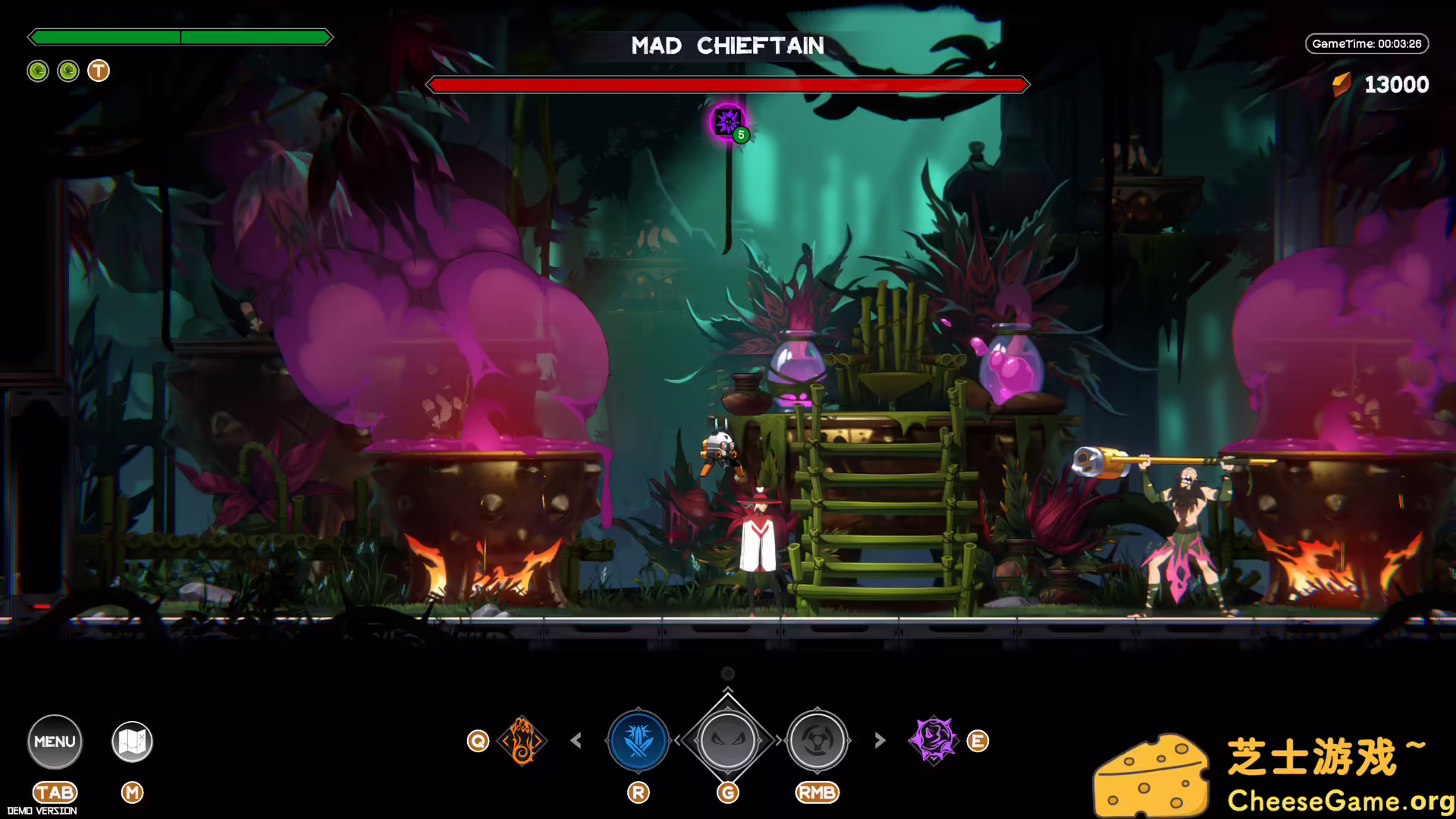Click the left arrow to cycle skills
The width and height of the screenshot is (1456, 819).
pos(577,740)
